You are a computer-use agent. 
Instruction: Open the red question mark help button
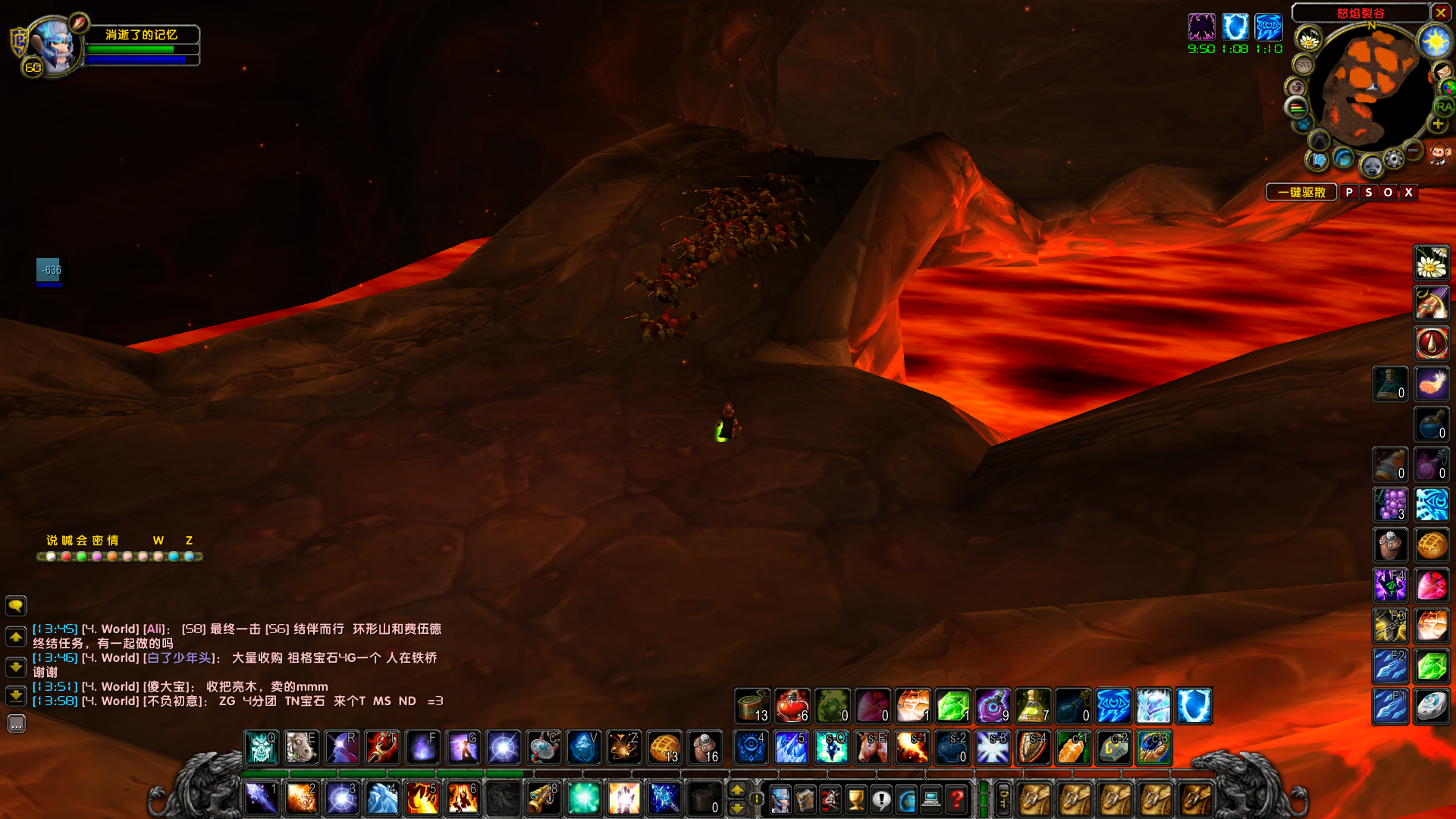pyautogui.click(x=957, y=799)
